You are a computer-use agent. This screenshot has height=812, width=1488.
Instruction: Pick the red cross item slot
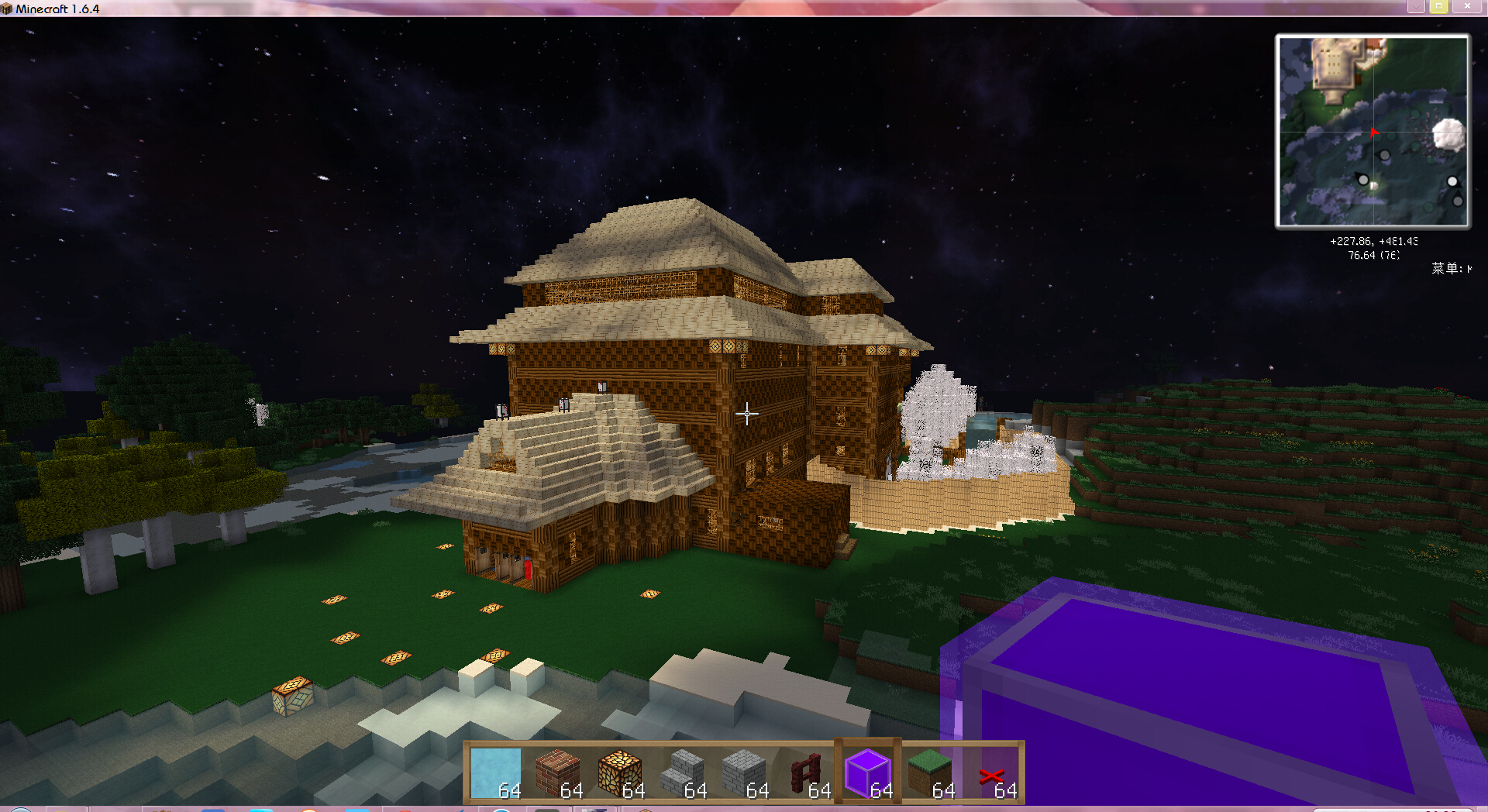coord(992,772)
